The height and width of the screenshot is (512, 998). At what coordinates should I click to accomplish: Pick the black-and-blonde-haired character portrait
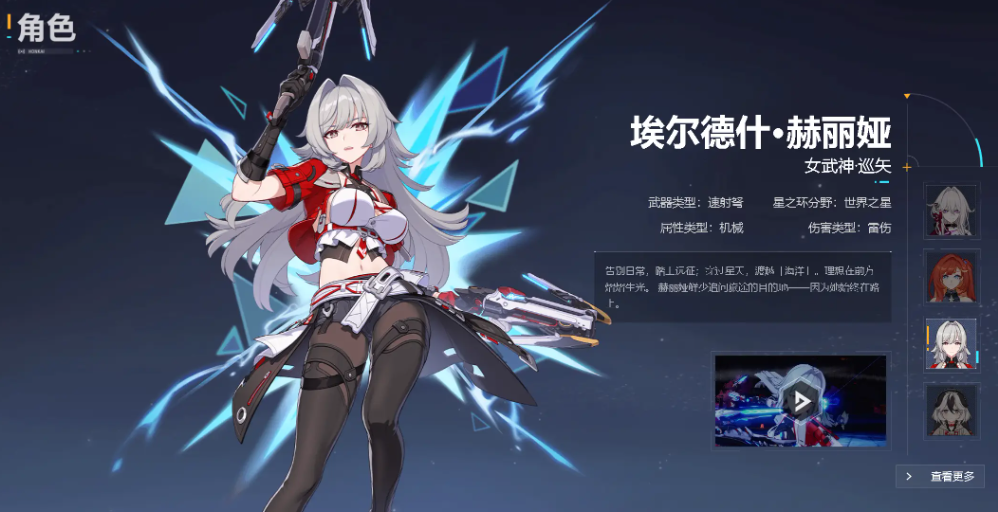(x=951, y=410)
